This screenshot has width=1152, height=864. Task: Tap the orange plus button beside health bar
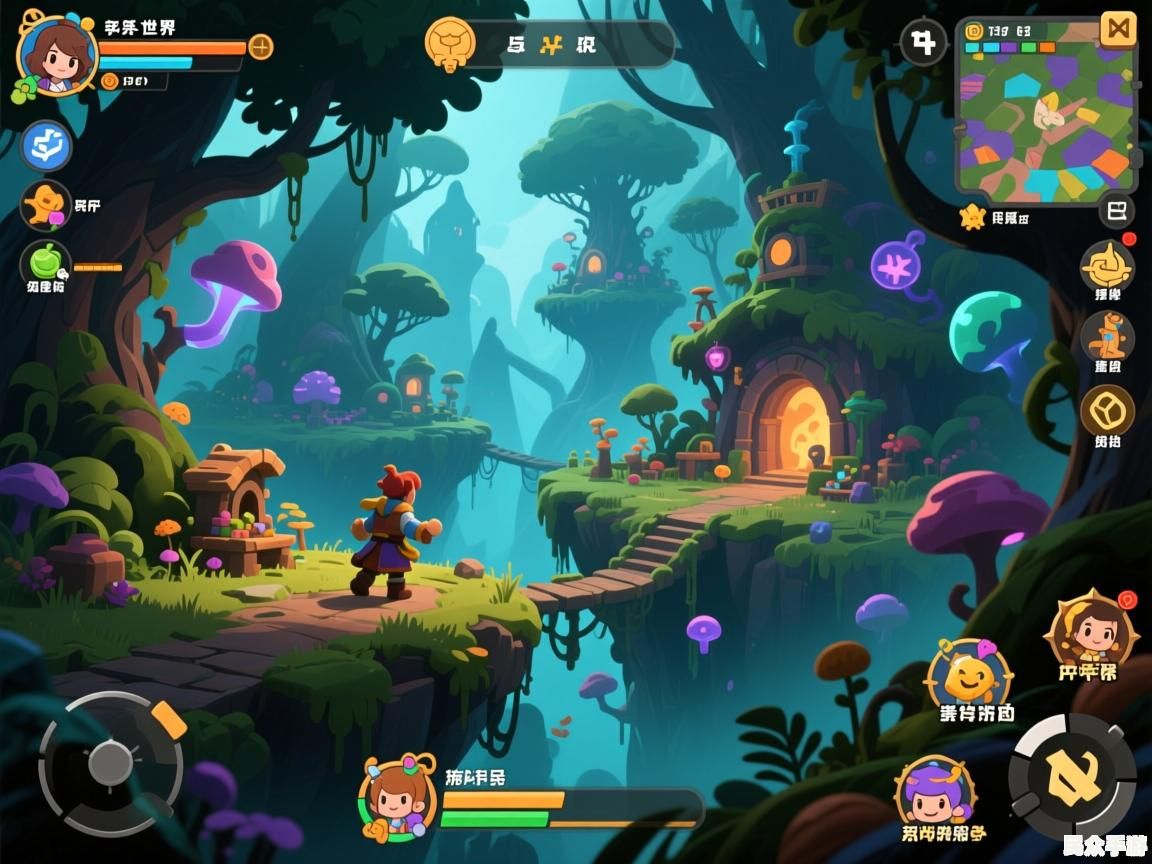(x=260, y=46)
